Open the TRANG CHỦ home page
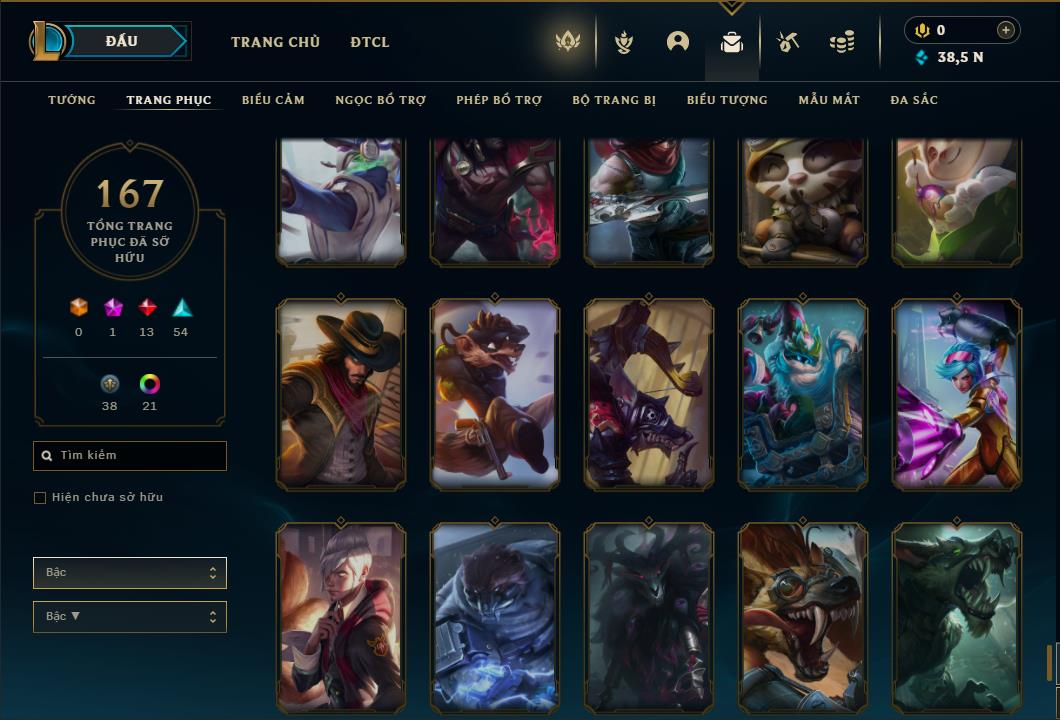1060x720 pixels. coord(275,42)
